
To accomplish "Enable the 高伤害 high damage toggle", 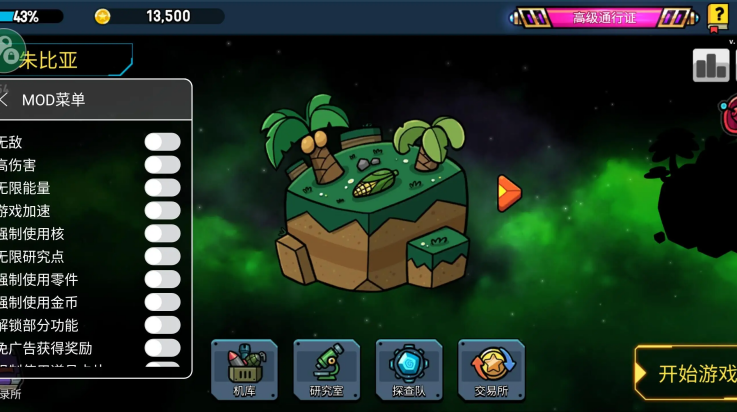I will click(x=162, y=165).
